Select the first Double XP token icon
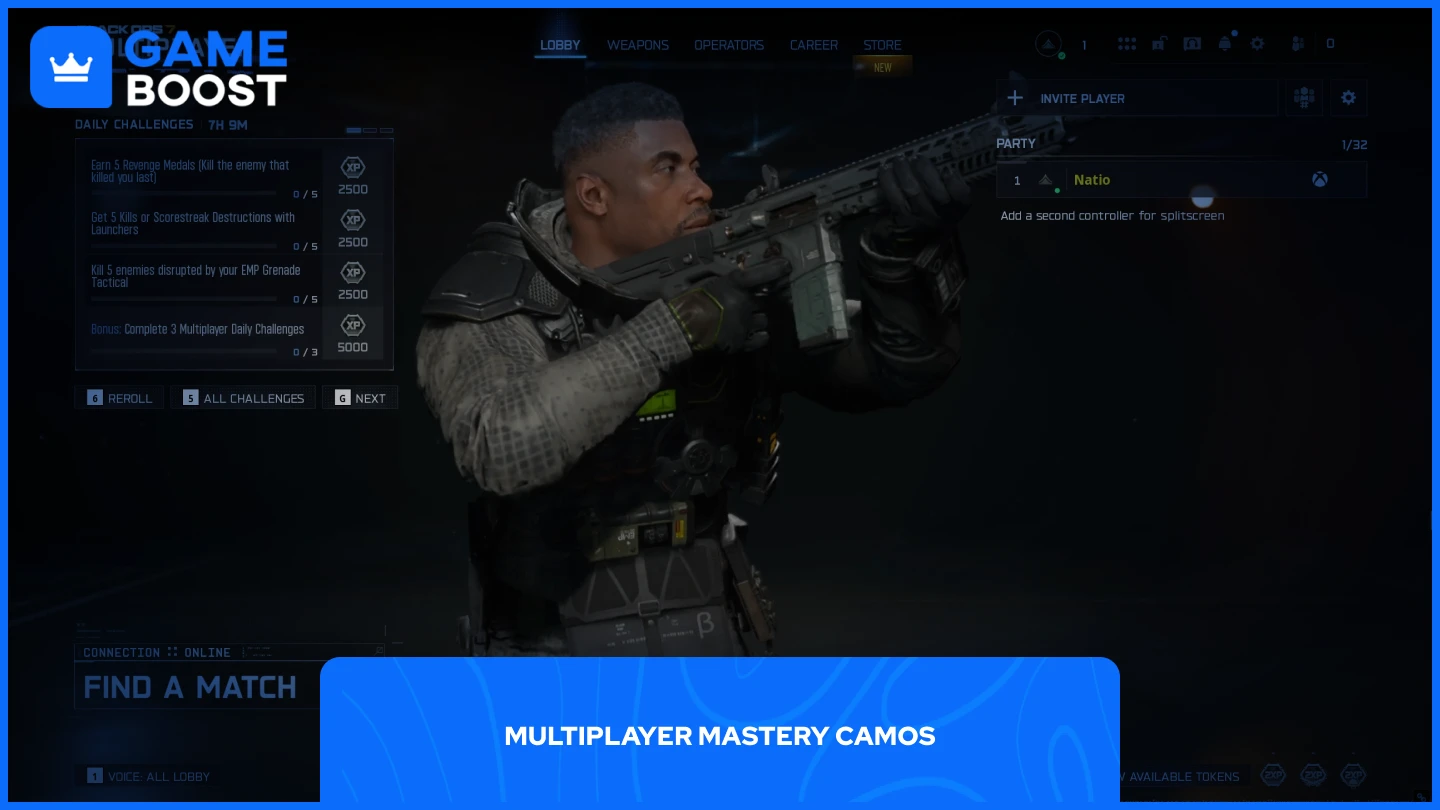Image resolution: width=1440 pixels, height=810 pixels. click(x=1273, y=775)
